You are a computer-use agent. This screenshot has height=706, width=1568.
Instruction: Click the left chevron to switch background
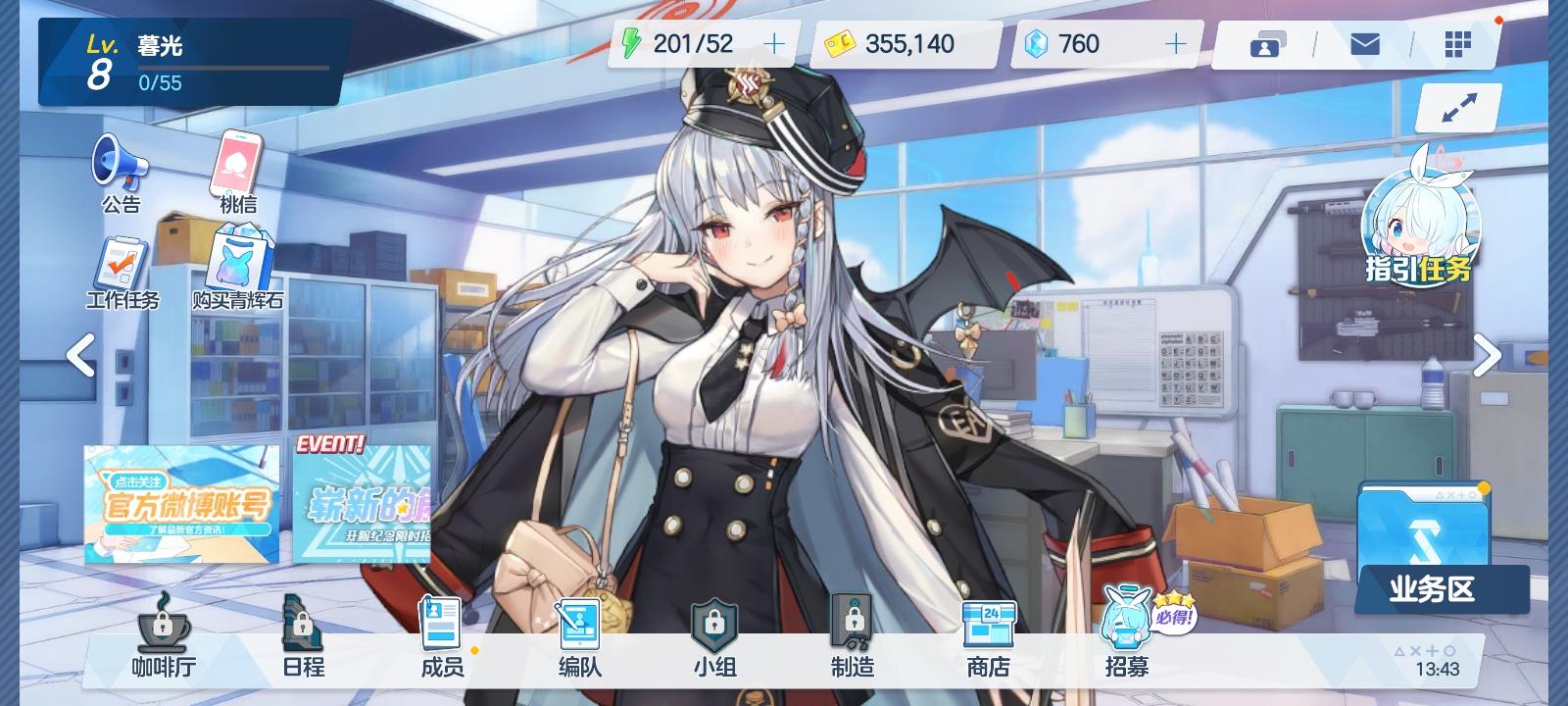pos(81,356)
